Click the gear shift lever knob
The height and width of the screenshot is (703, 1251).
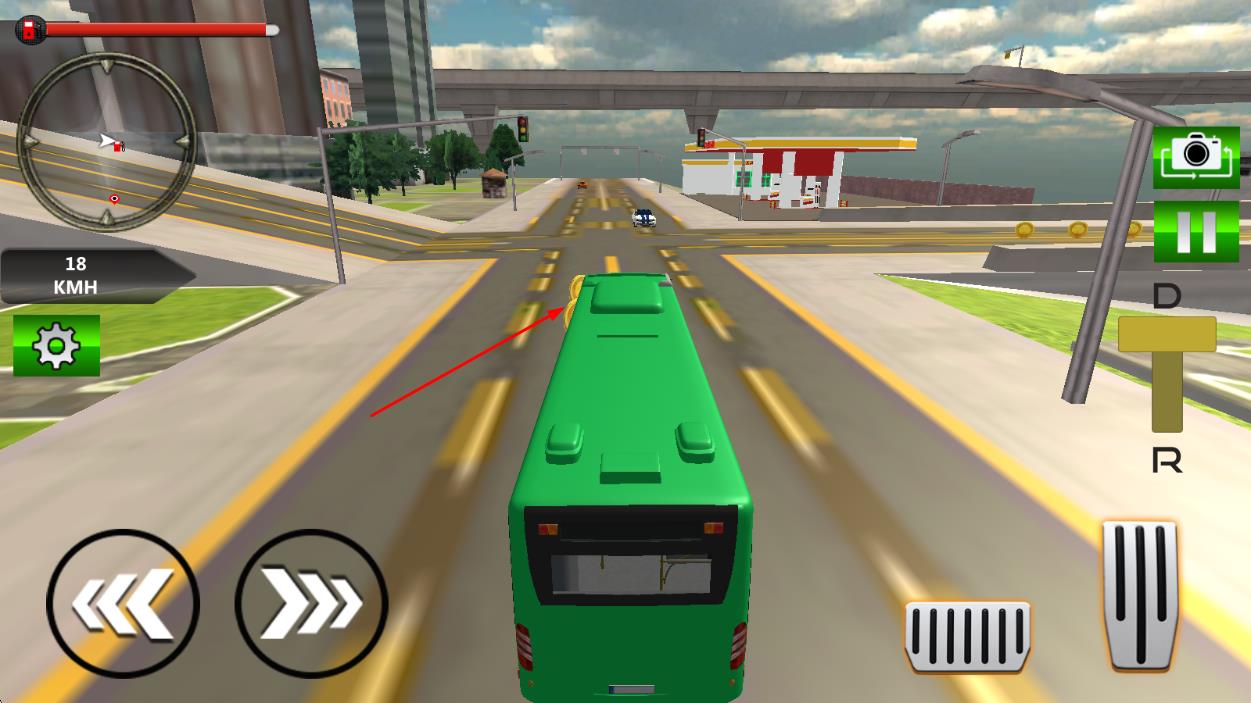(x=1167, y=334)
